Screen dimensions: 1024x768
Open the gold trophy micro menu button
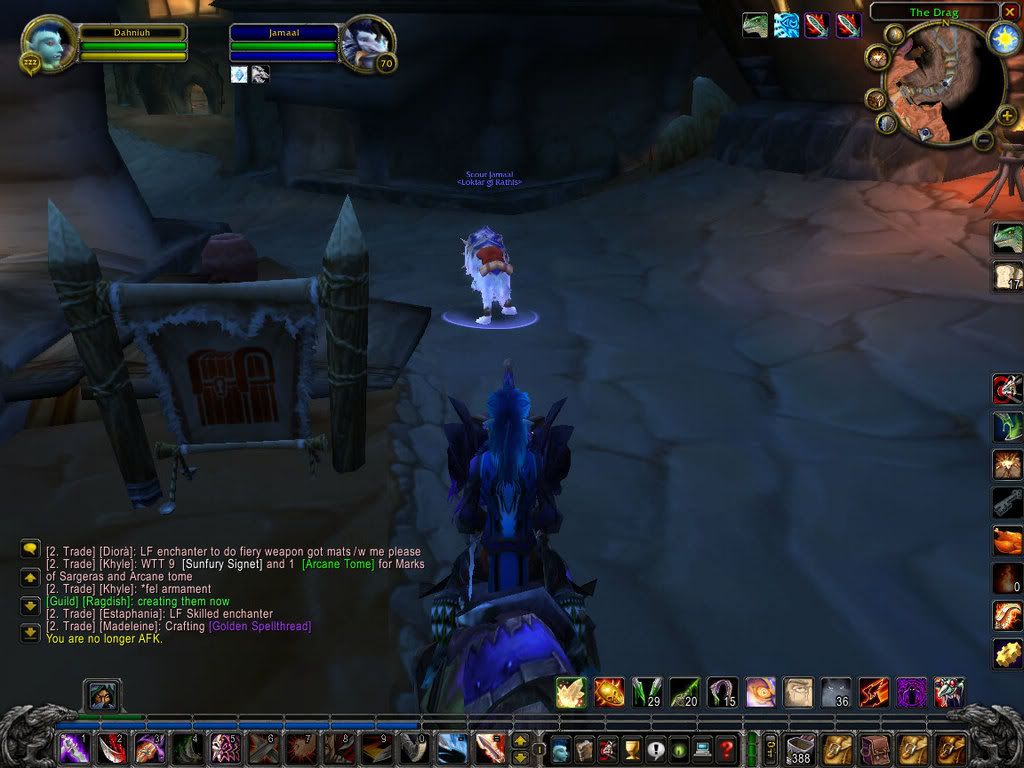click(x=632, y=747)
